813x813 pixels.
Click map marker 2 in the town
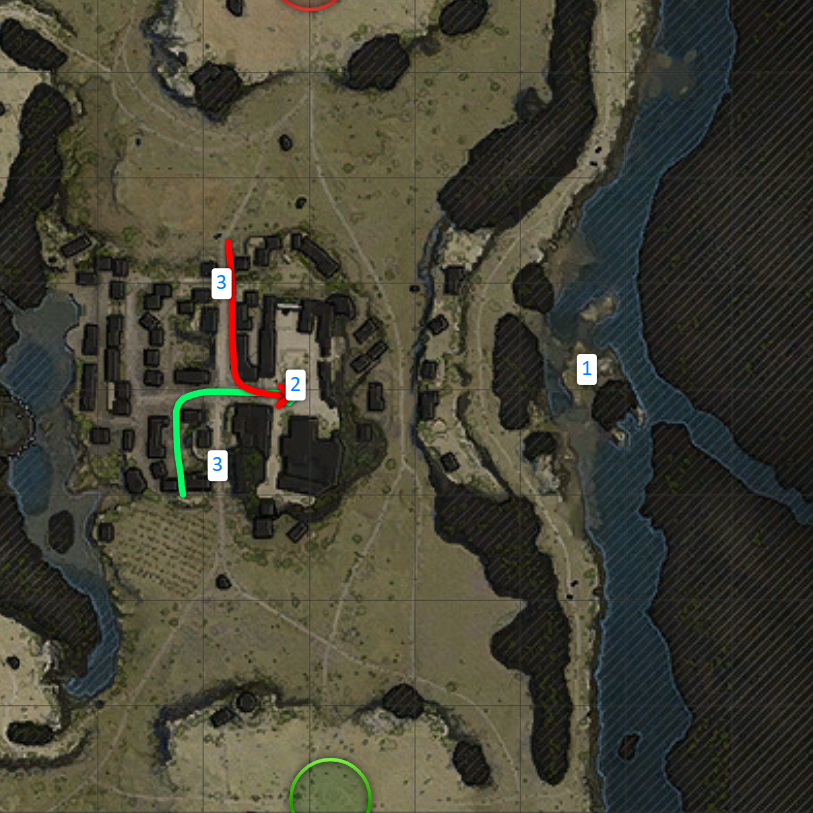294,385
